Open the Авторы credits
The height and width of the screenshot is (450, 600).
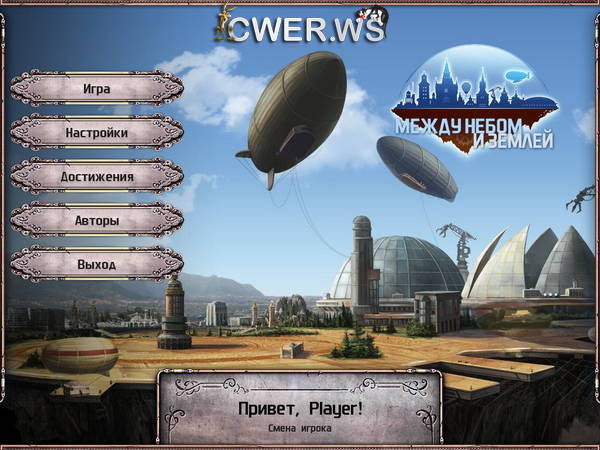pyautogui.click(x=97, y=220)
